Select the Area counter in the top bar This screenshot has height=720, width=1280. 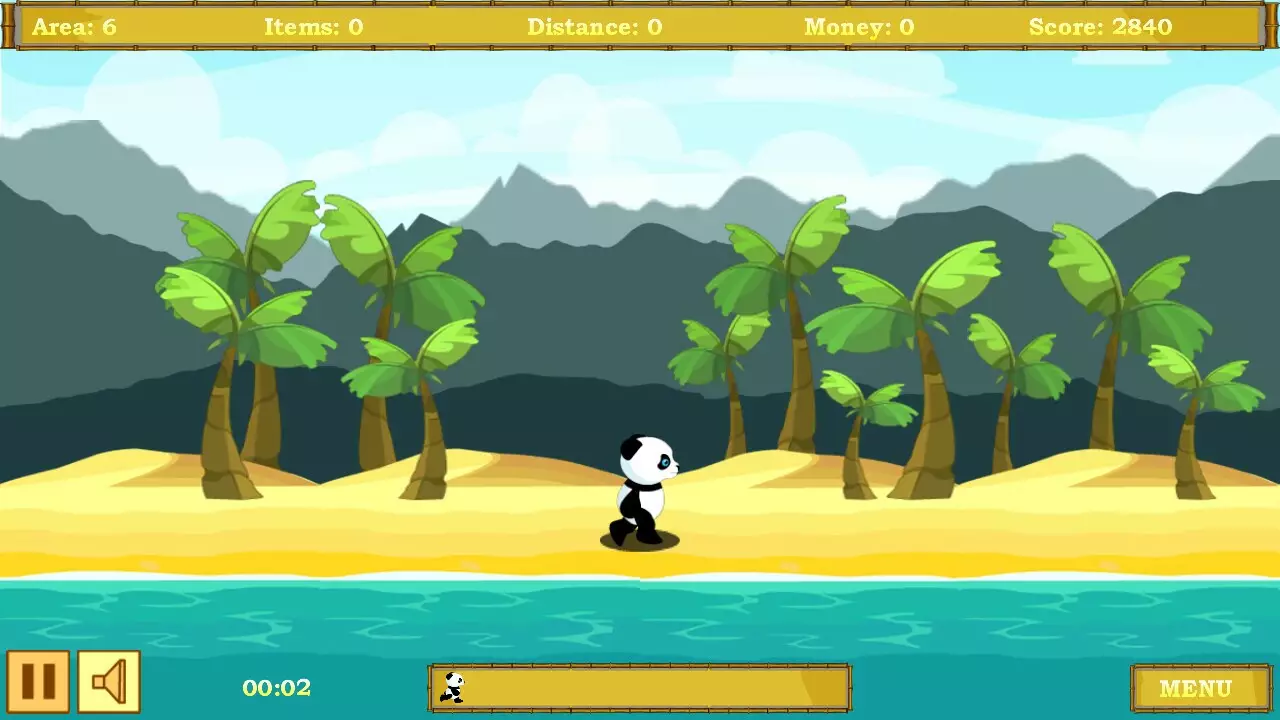(x=76, y=27)
